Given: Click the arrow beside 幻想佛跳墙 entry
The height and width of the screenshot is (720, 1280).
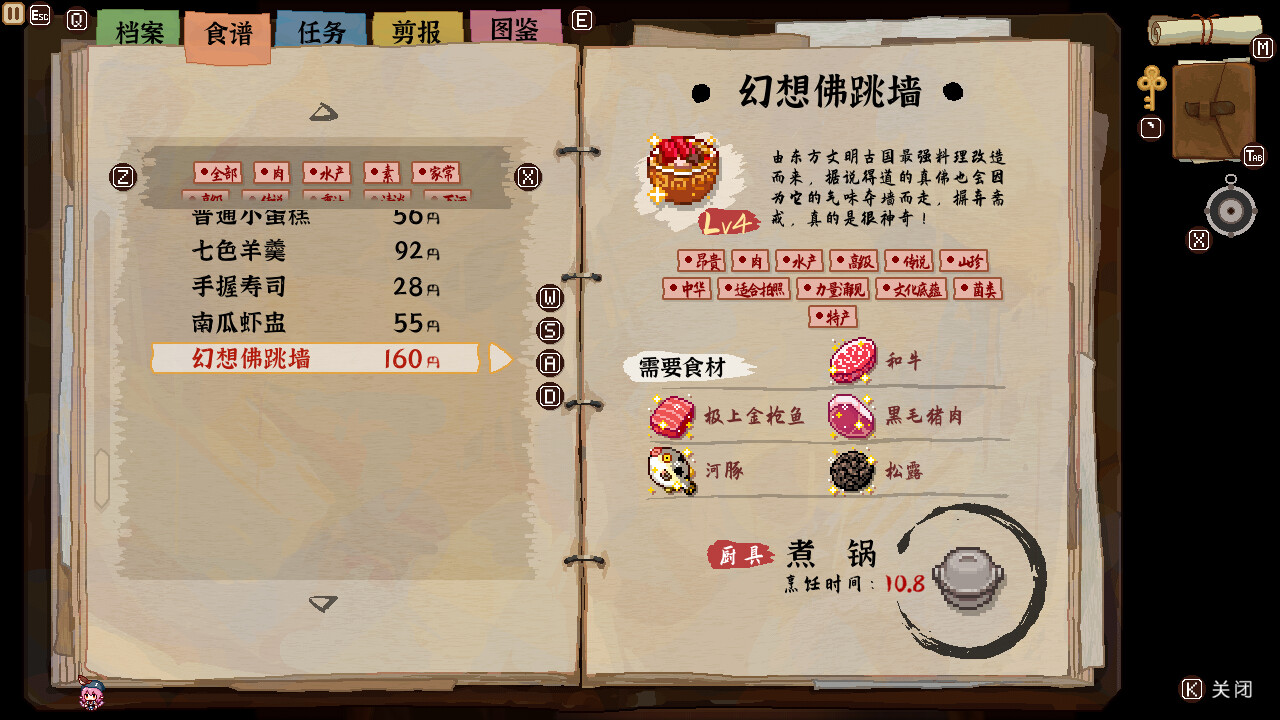Looking at the screenshot, I should click(496, 359).
